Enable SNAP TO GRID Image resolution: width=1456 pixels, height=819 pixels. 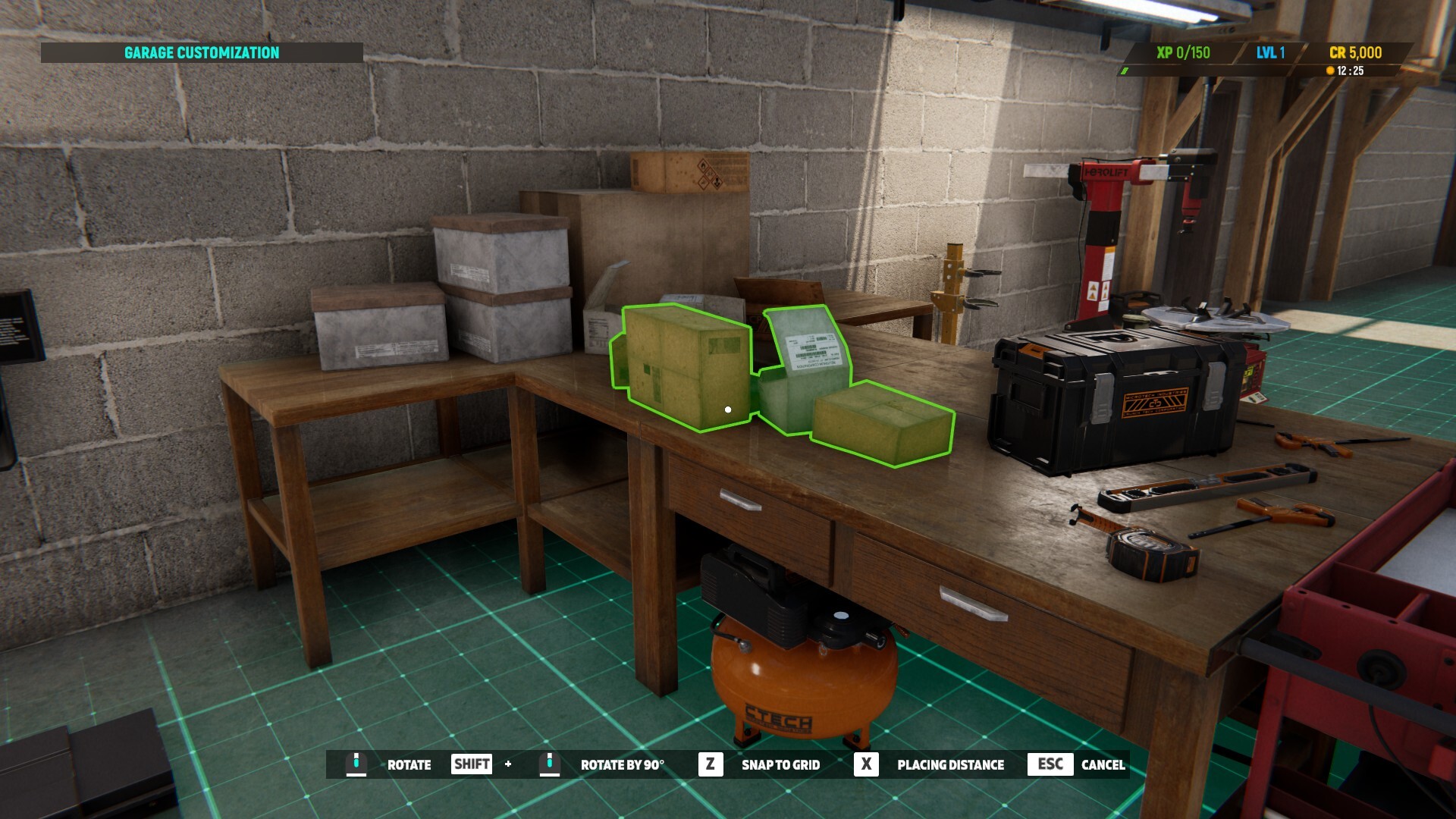coord(780,764)
